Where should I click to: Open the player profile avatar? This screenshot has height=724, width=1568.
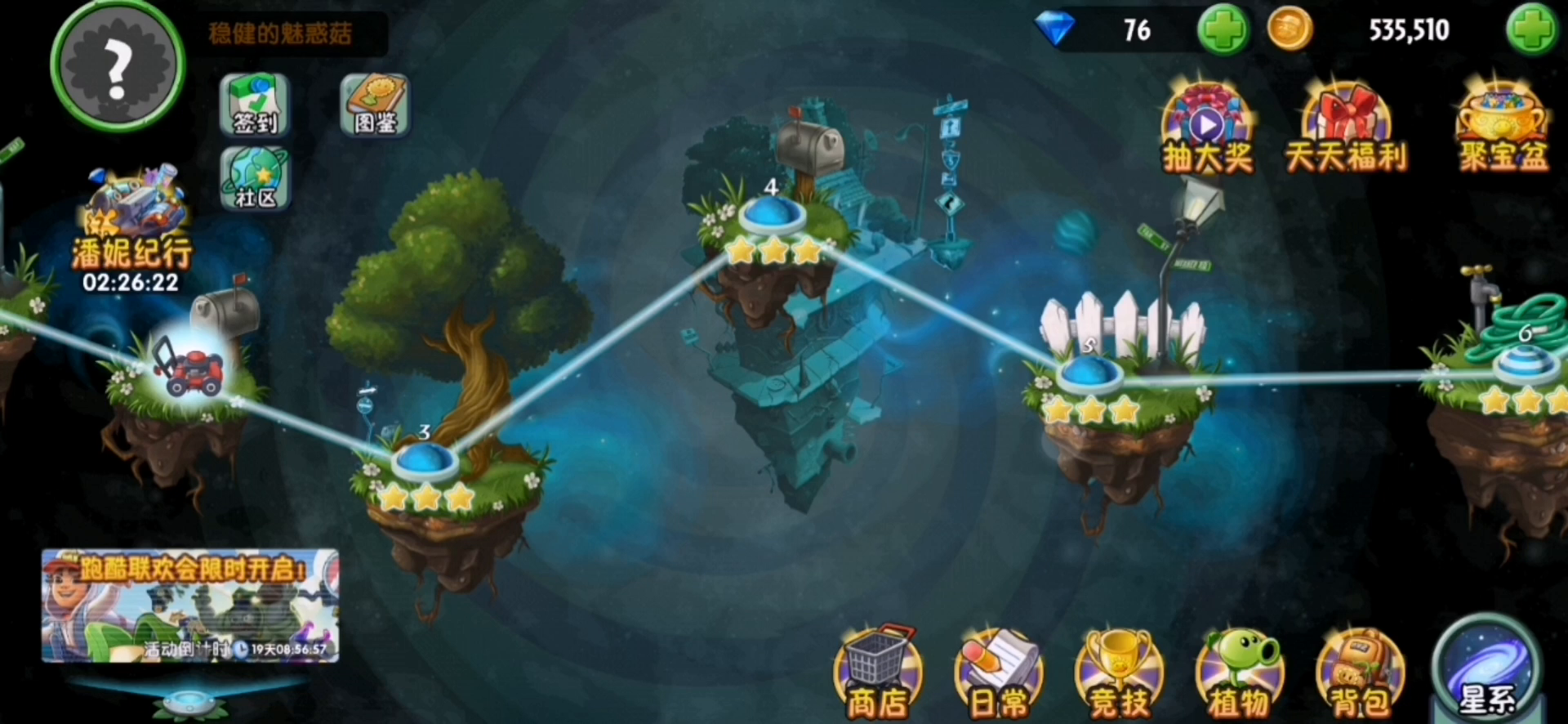[x=117, y=65]
